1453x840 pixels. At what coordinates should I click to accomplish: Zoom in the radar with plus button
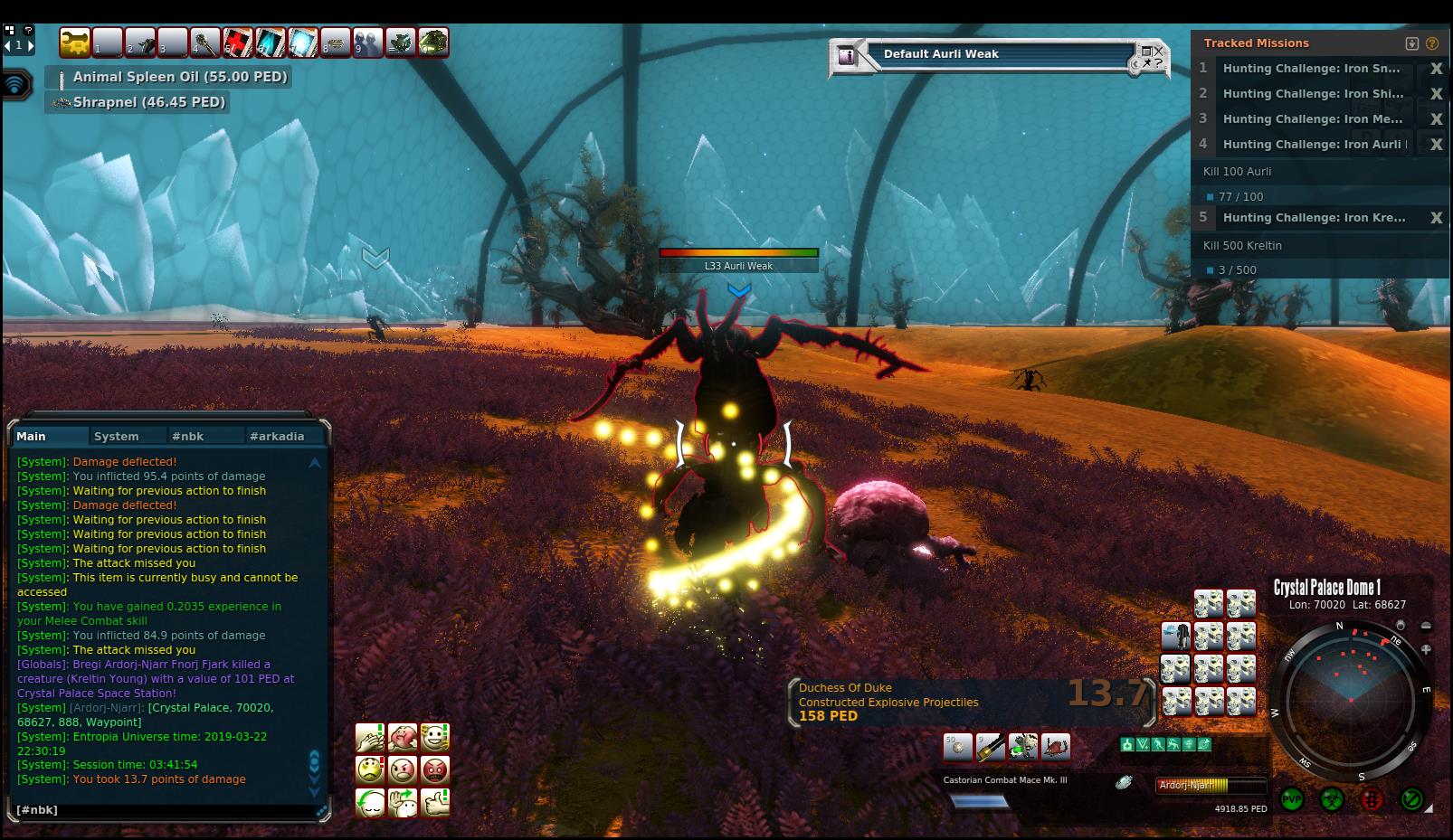click(1426, 649)
